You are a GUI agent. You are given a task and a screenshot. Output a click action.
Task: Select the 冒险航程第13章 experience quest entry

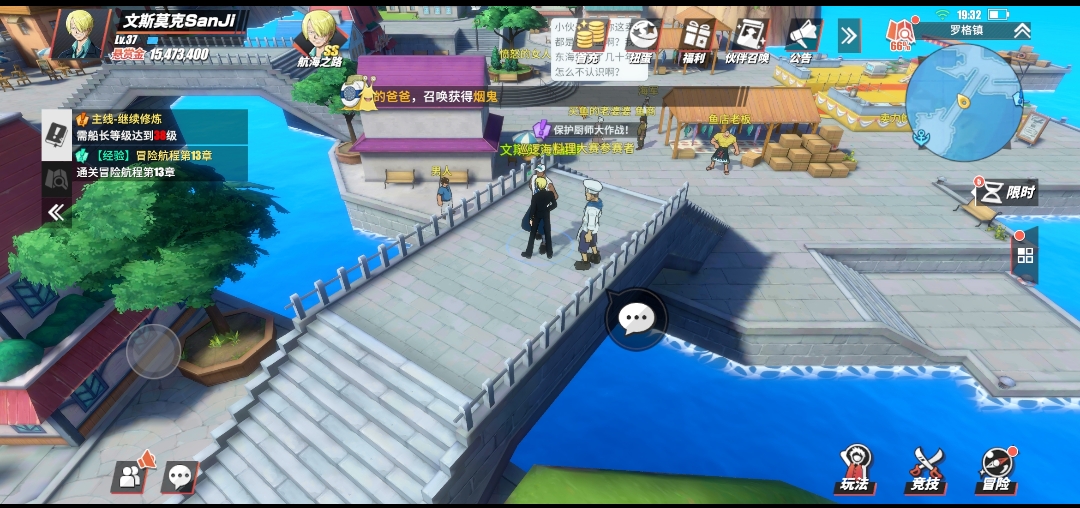click(160, 163)
